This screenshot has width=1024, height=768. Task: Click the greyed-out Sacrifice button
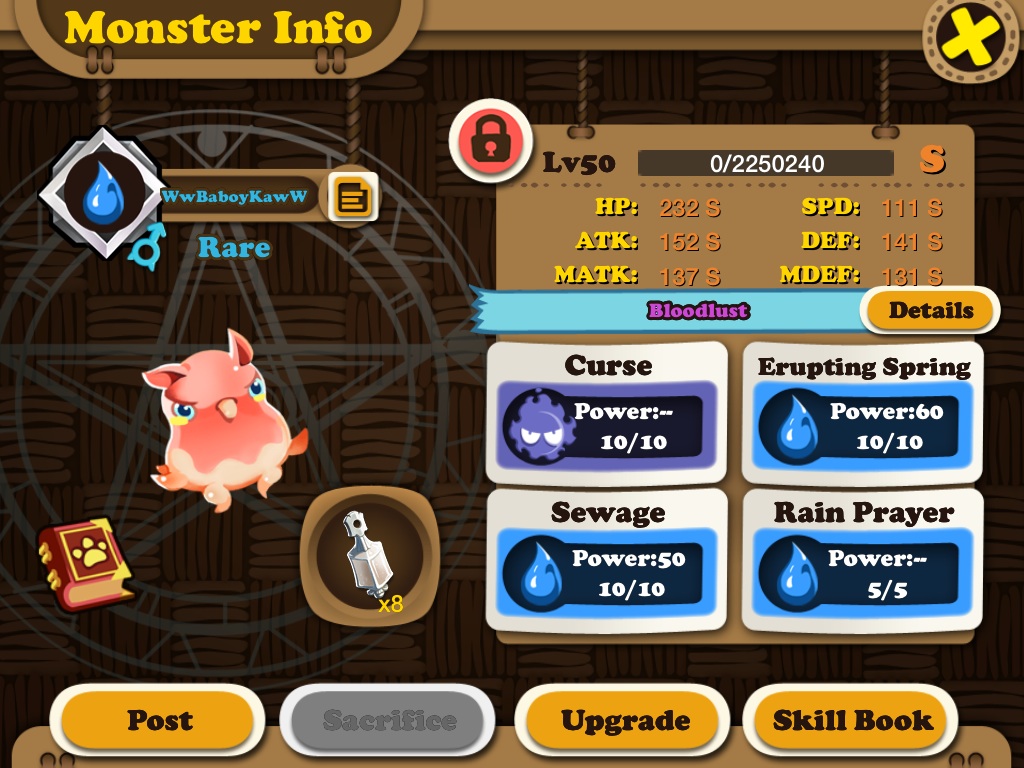tap(389, 720)
